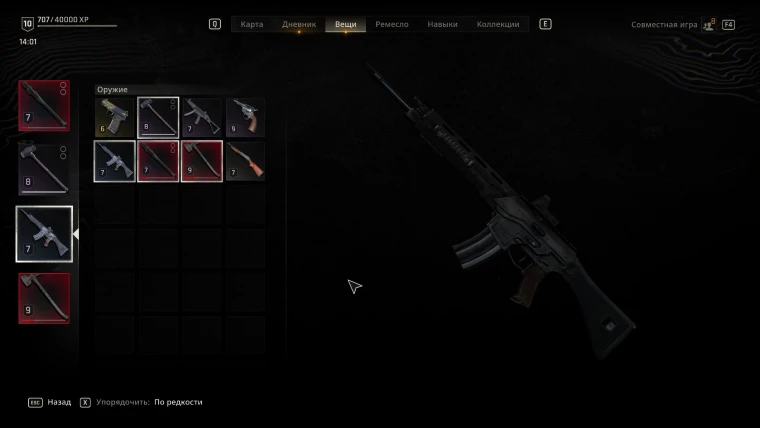This screenshot has height=428, width=760.
Task: Choose the equipped sledgehammer slot
Action: 45,169
